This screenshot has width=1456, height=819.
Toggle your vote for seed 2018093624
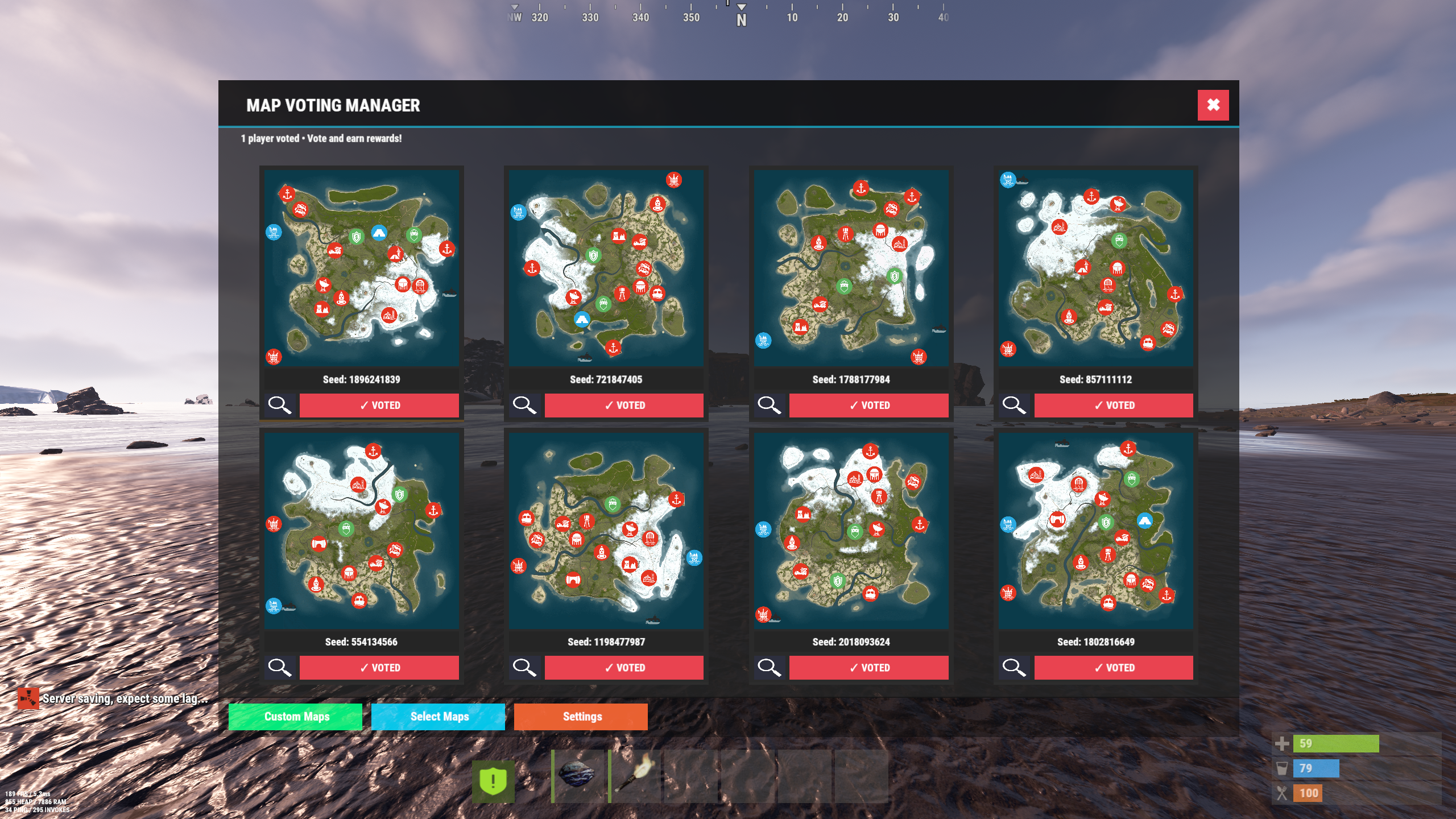click(x=869, y=668)
